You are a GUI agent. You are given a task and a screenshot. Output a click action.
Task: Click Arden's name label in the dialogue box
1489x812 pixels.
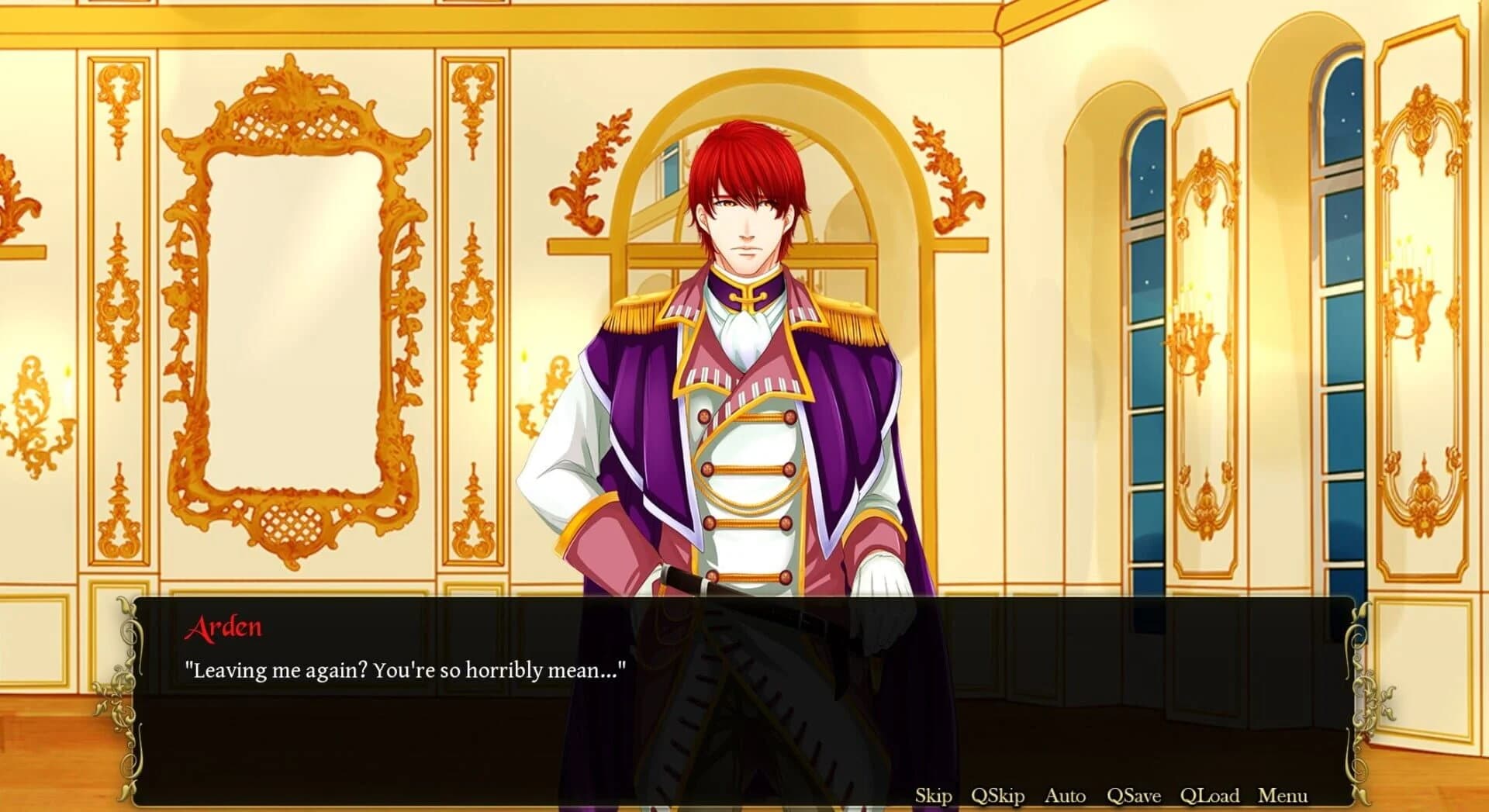pos(223,627)
